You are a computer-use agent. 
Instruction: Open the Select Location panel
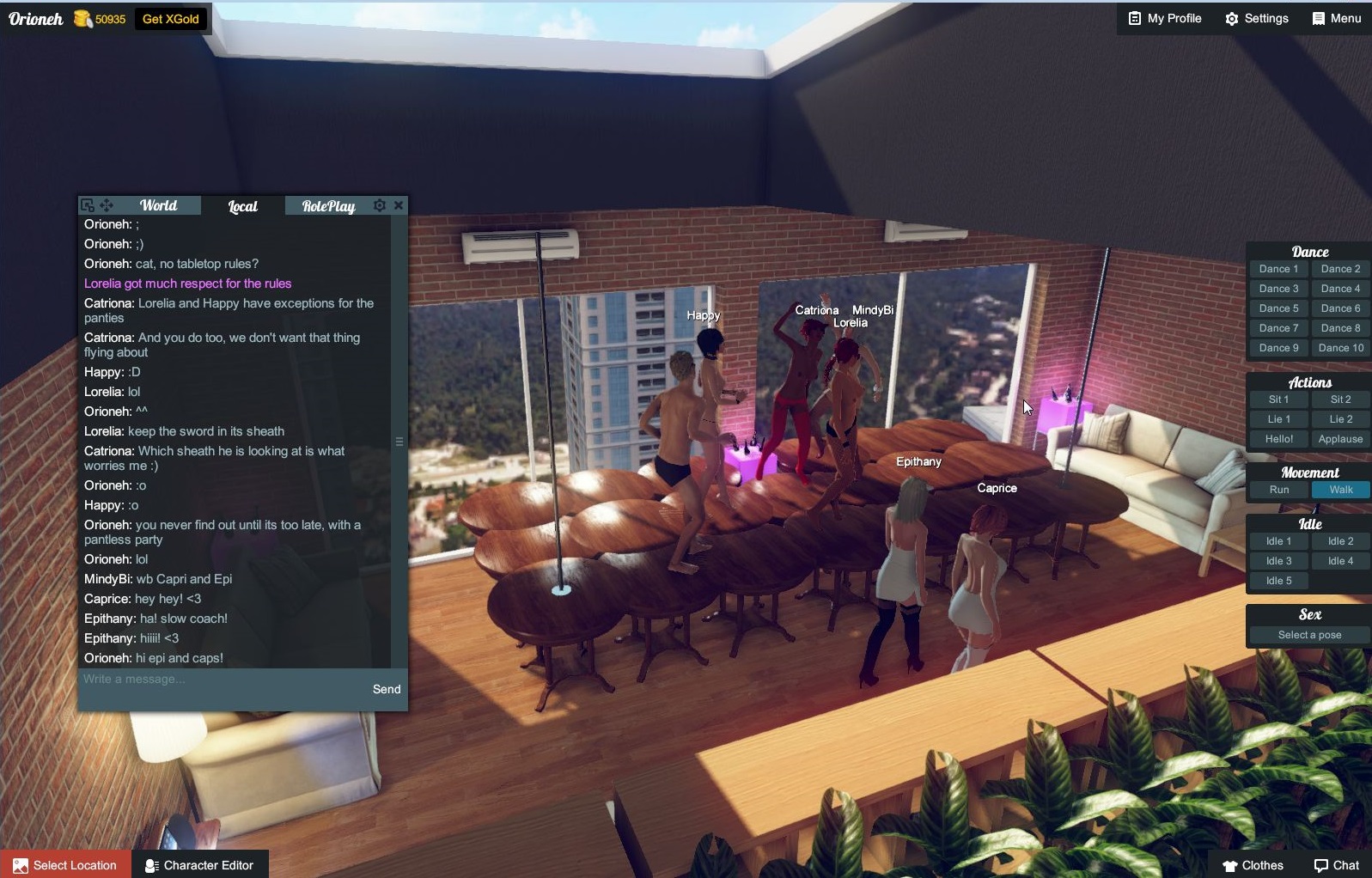tap(64, 865)
